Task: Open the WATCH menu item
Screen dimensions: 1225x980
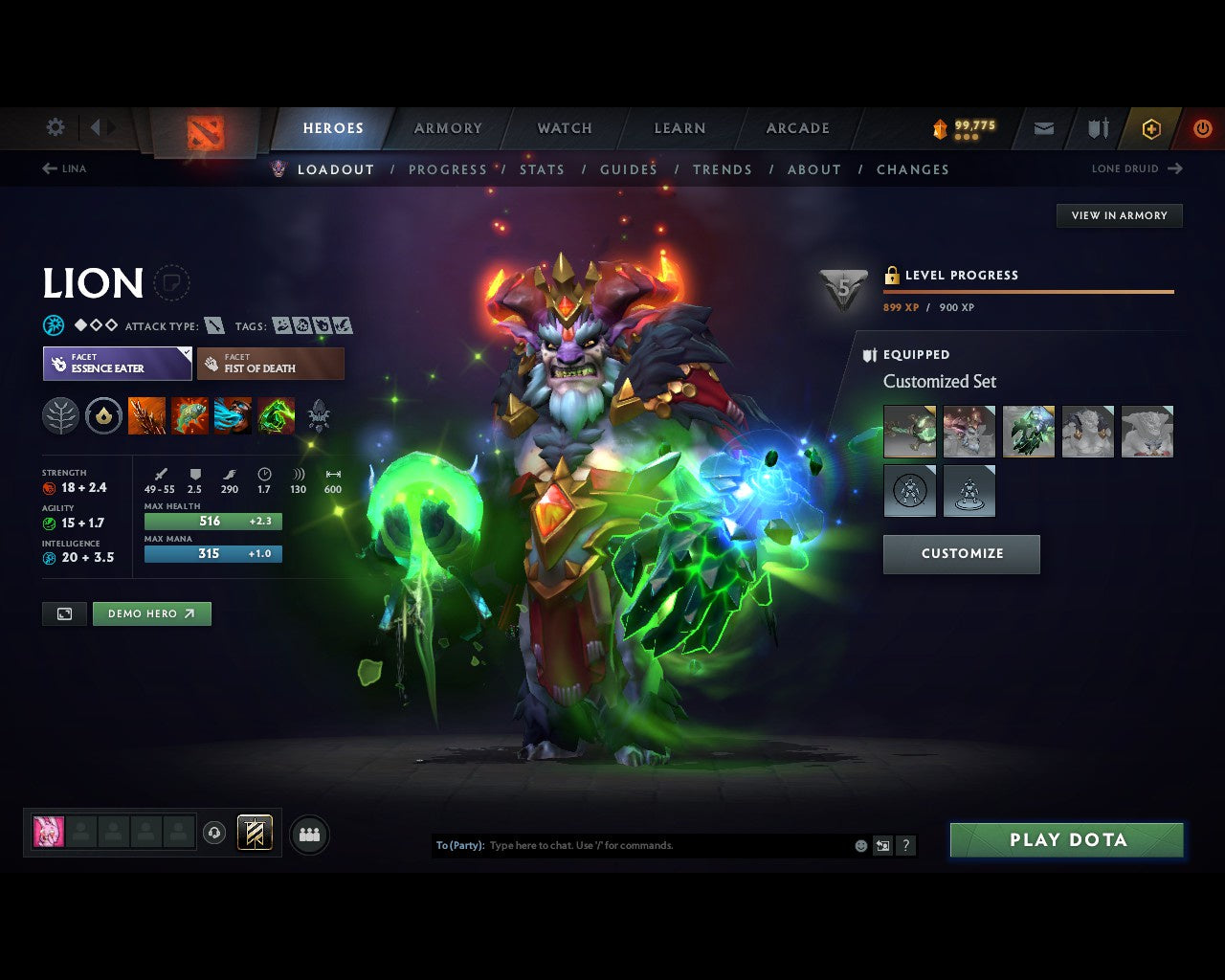Action: point(564,127)
